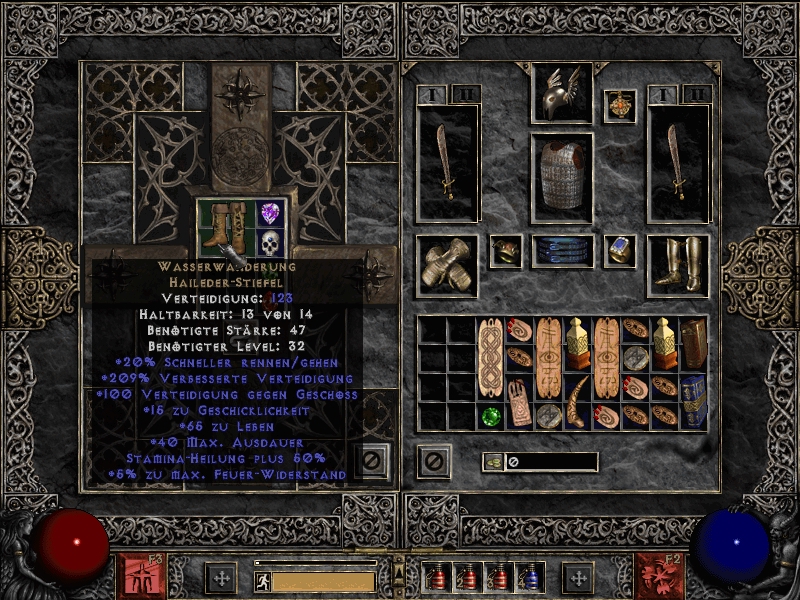Click the blue gem ring slot
The image size is (800, 600).
click(620, 251)
